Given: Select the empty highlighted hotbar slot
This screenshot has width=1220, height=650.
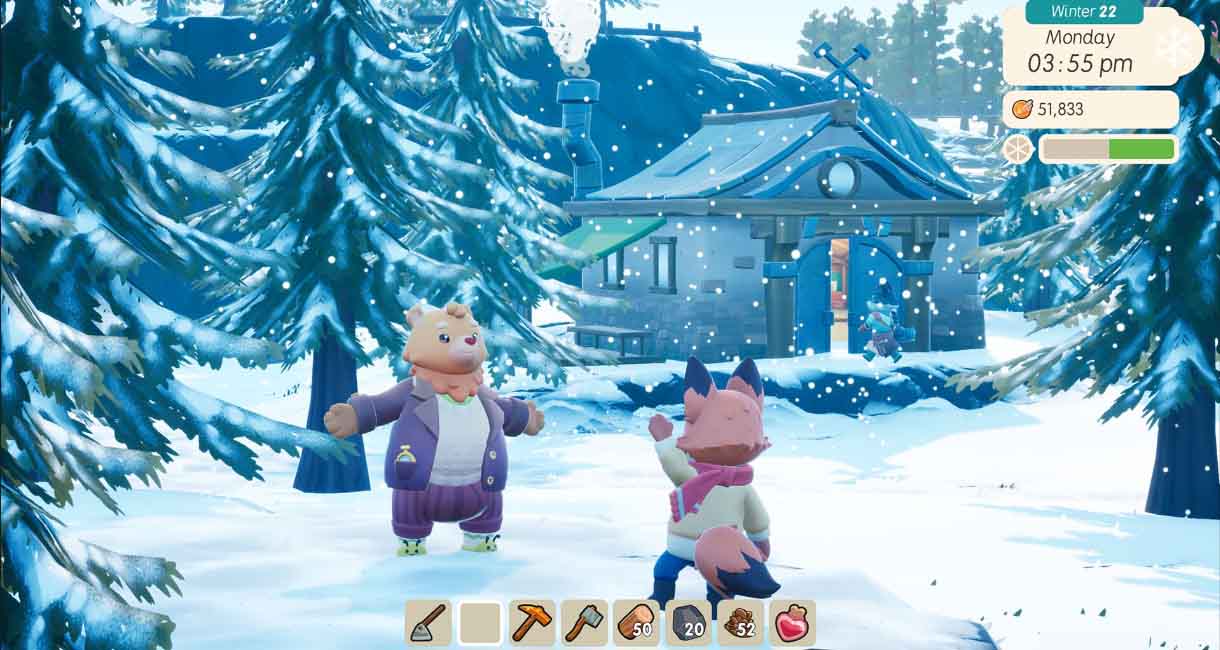Looking at the screenshot, I should 480,622.
